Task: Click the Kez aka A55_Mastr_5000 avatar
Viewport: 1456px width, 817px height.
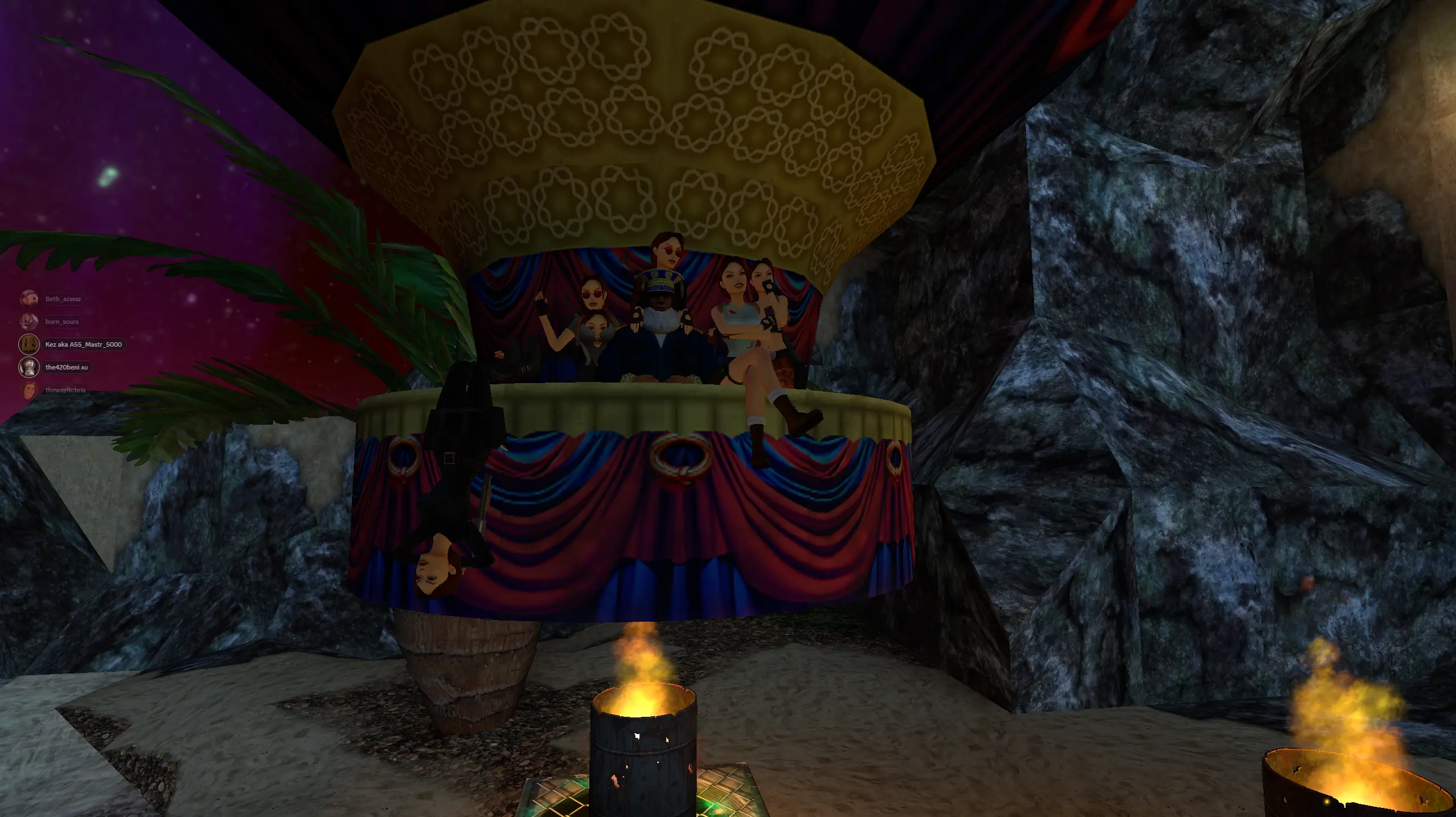Action: [x=30, y=344]
